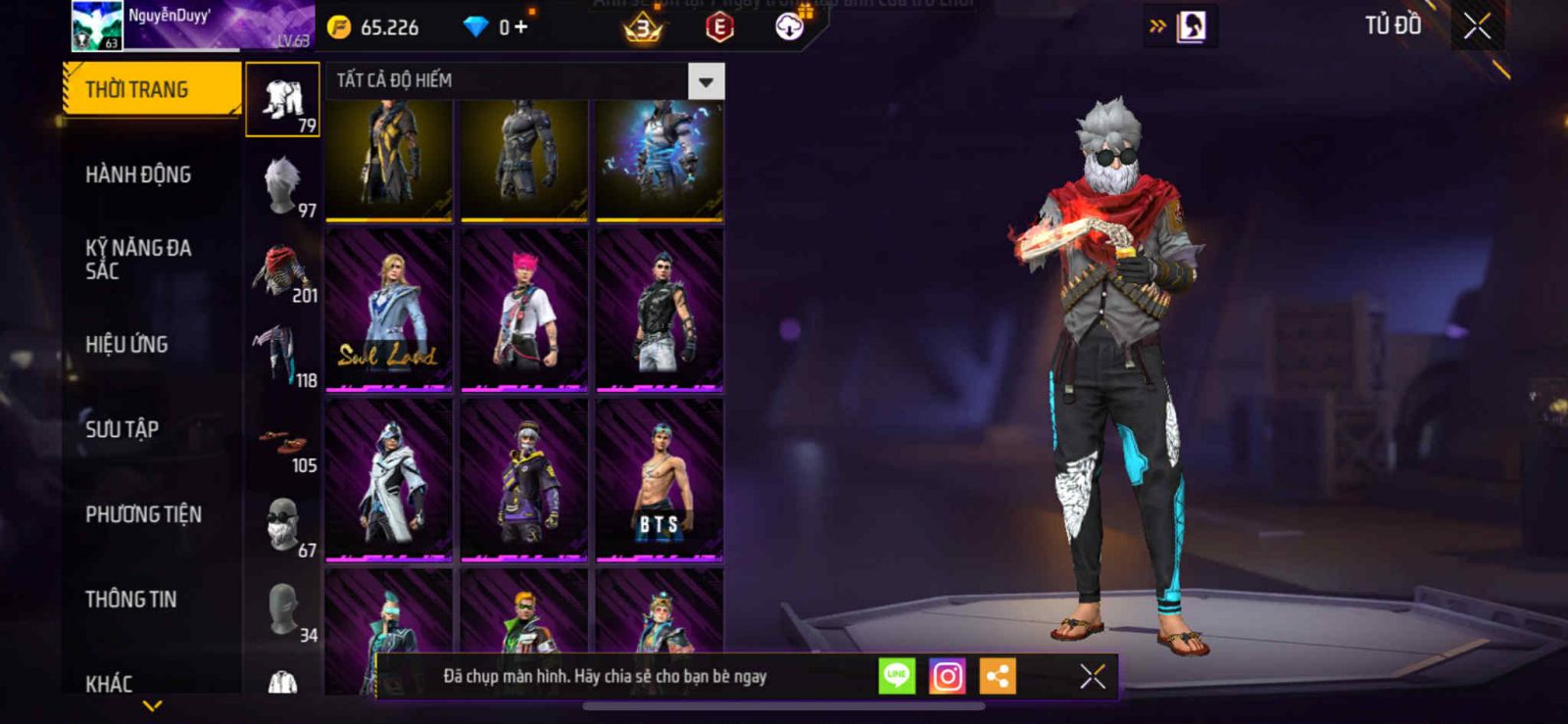1568x724 pixels.
Task: Select the pink-haired character outfit
Action: point(524,309)
